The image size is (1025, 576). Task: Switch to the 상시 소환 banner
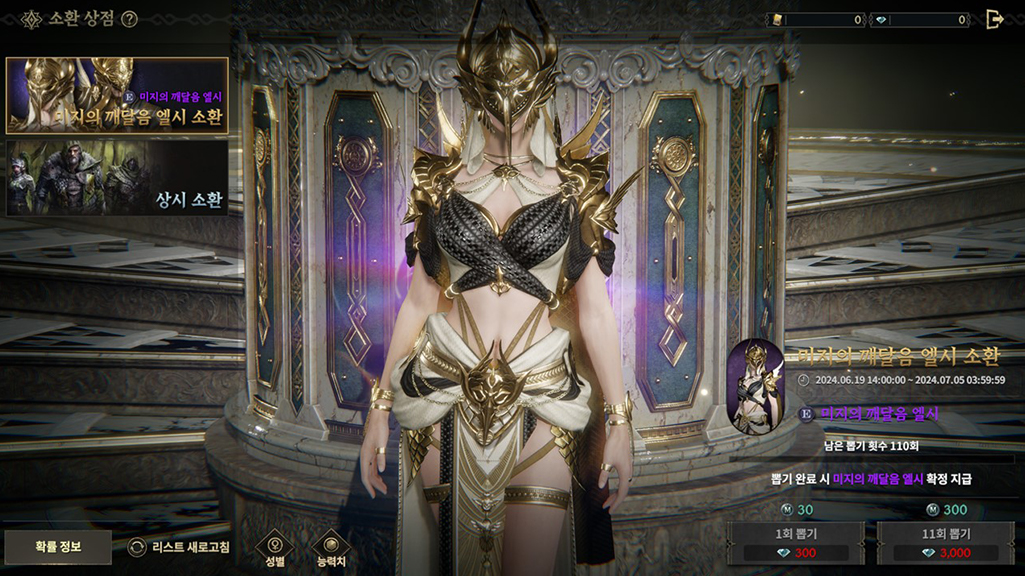[117, 178]
